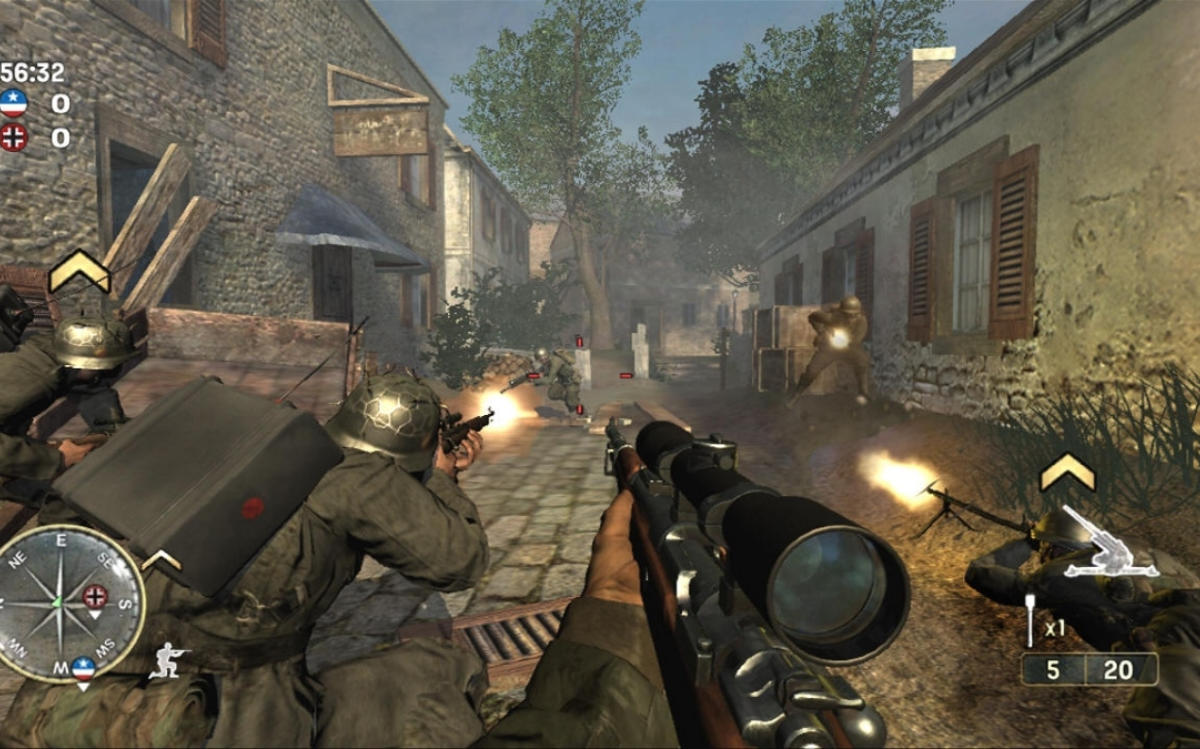1200x749 pixels.
Task: Click the compass in the corner
Action: click(70, 604)
